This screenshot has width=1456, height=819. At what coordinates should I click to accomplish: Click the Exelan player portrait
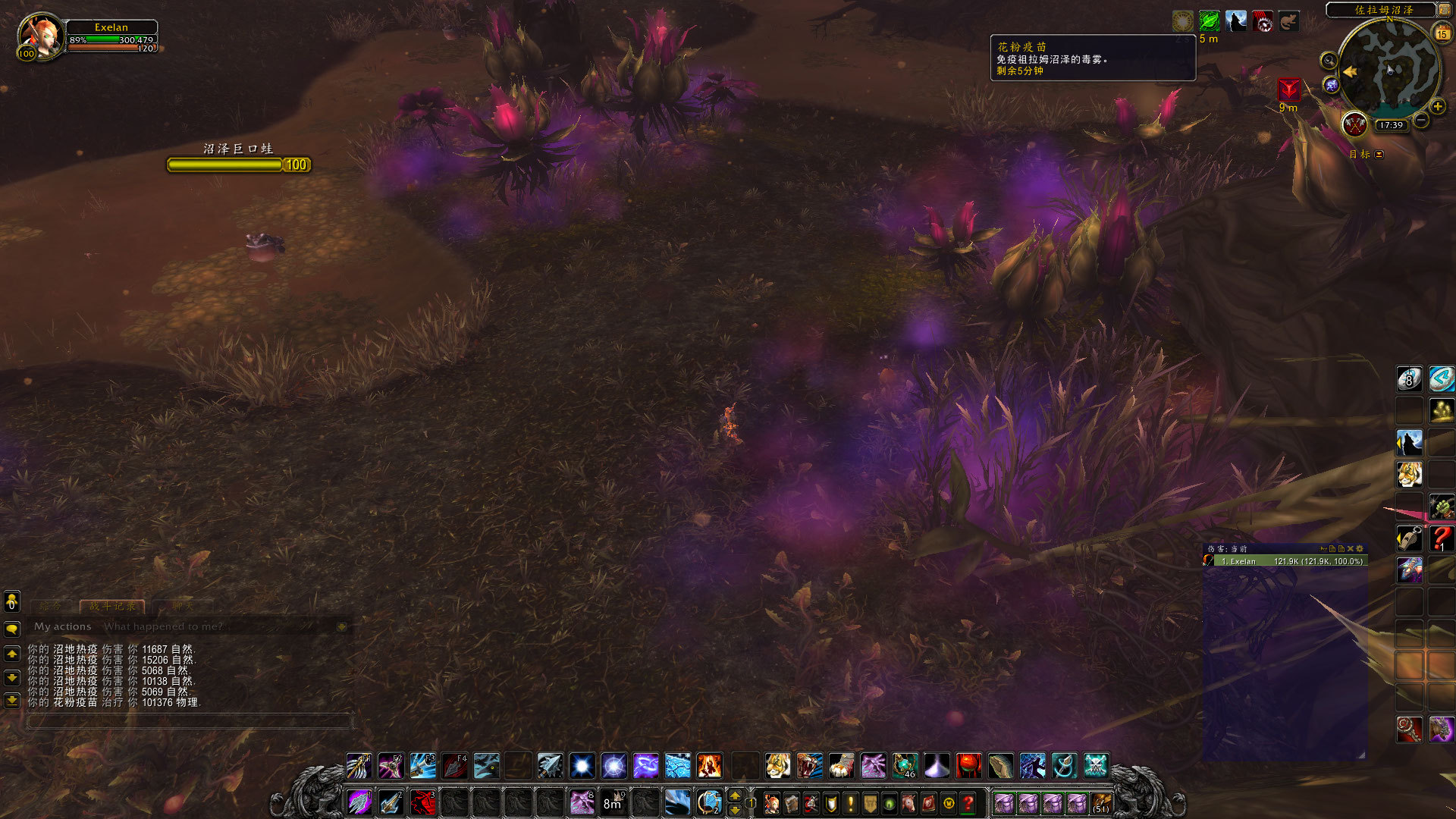tap(39, 36)
